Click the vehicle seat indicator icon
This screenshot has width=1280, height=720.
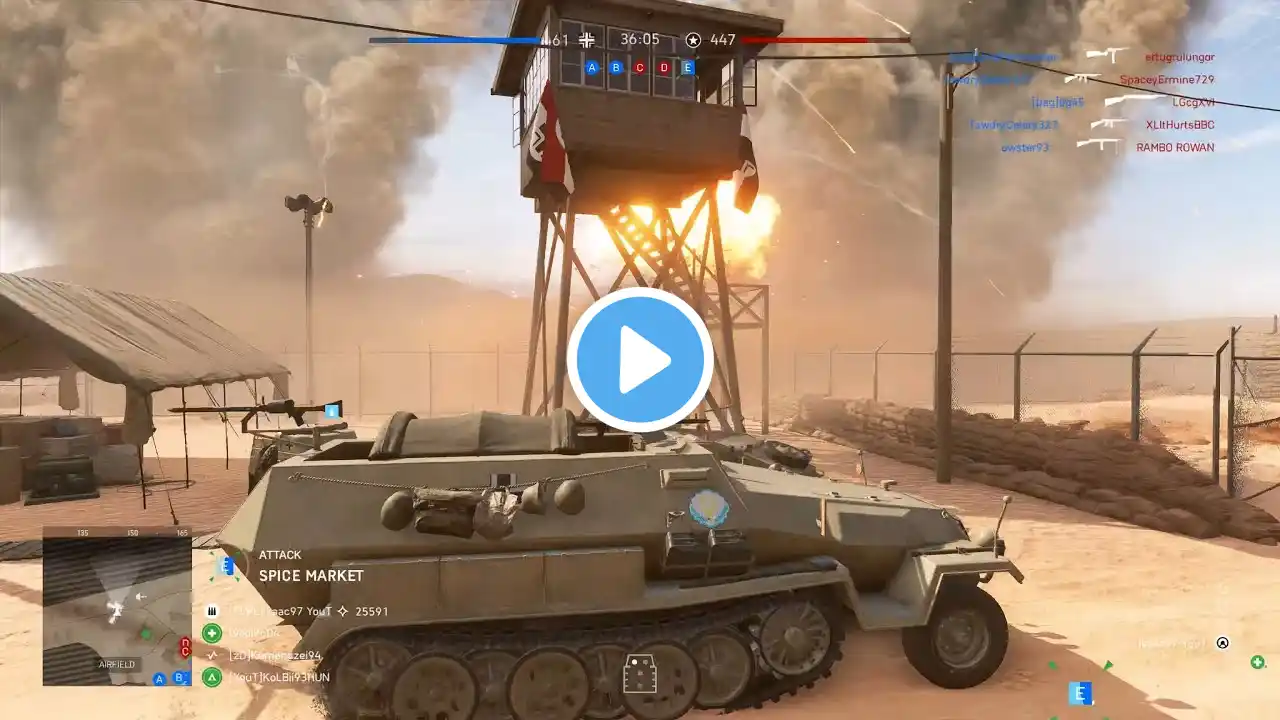640,674
